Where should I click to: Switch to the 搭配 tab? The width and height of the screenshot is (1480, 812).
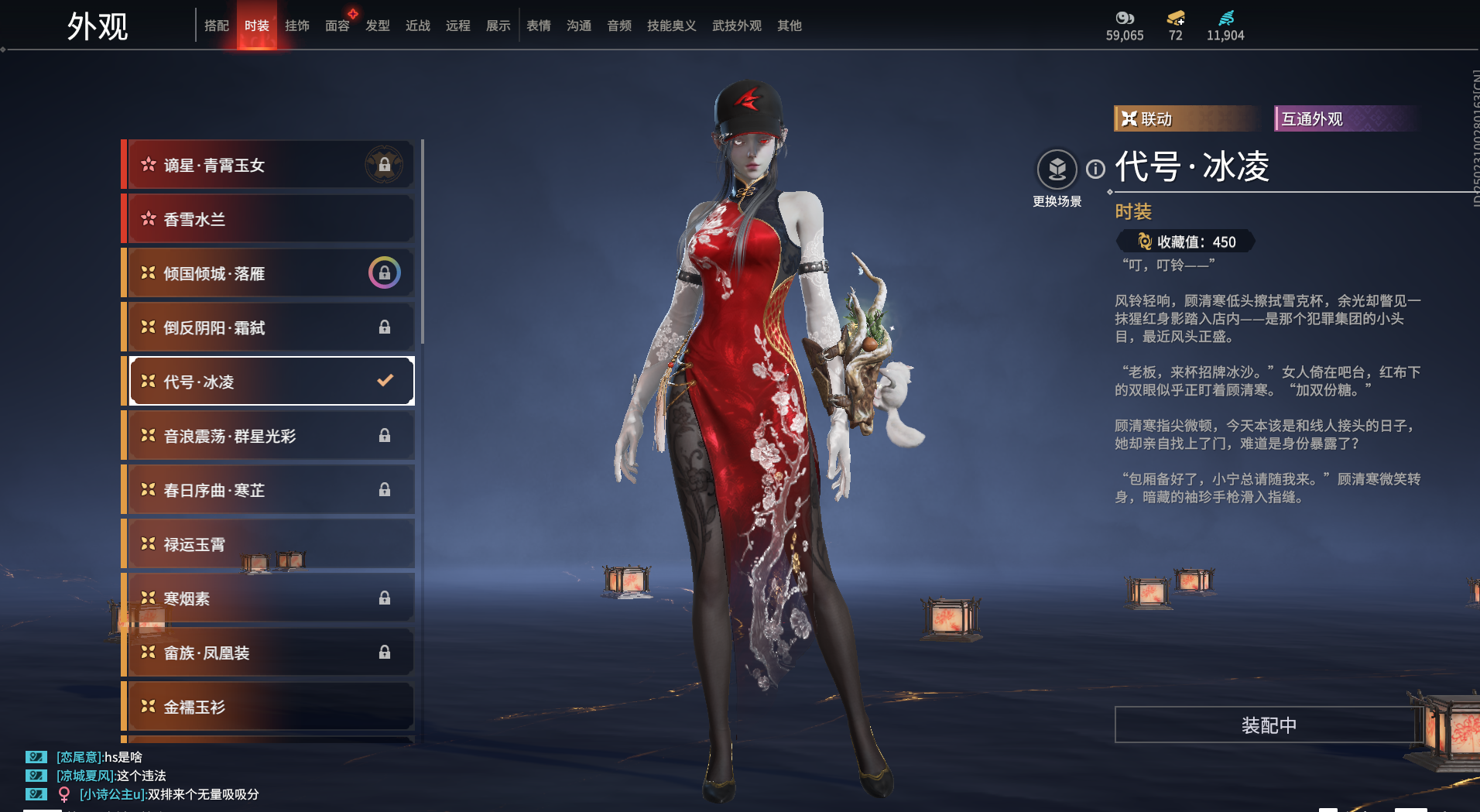(x=216, y=26)
